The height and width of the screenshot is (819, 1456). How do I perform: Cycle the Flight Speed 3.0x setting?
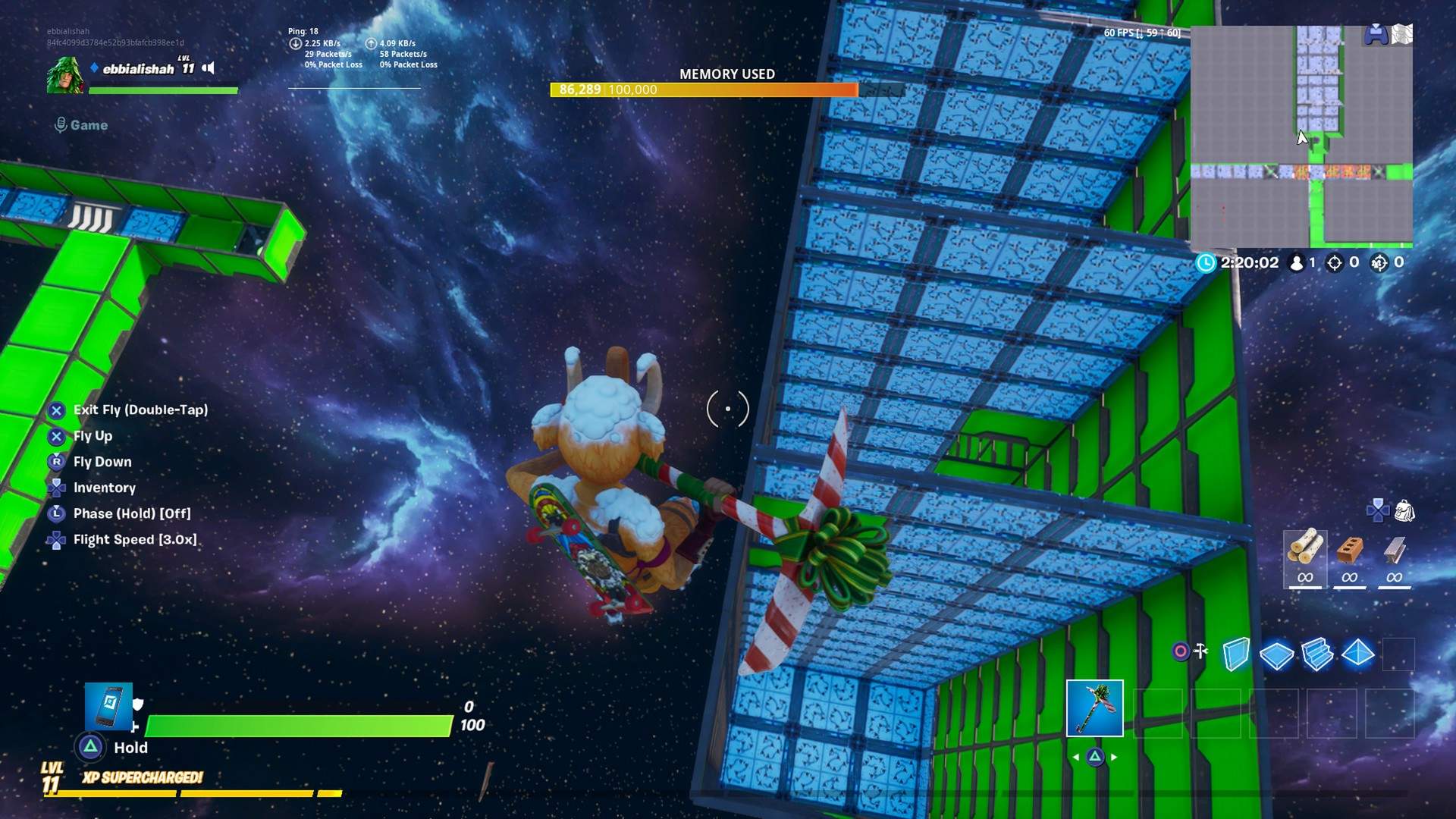pos(134,539)
